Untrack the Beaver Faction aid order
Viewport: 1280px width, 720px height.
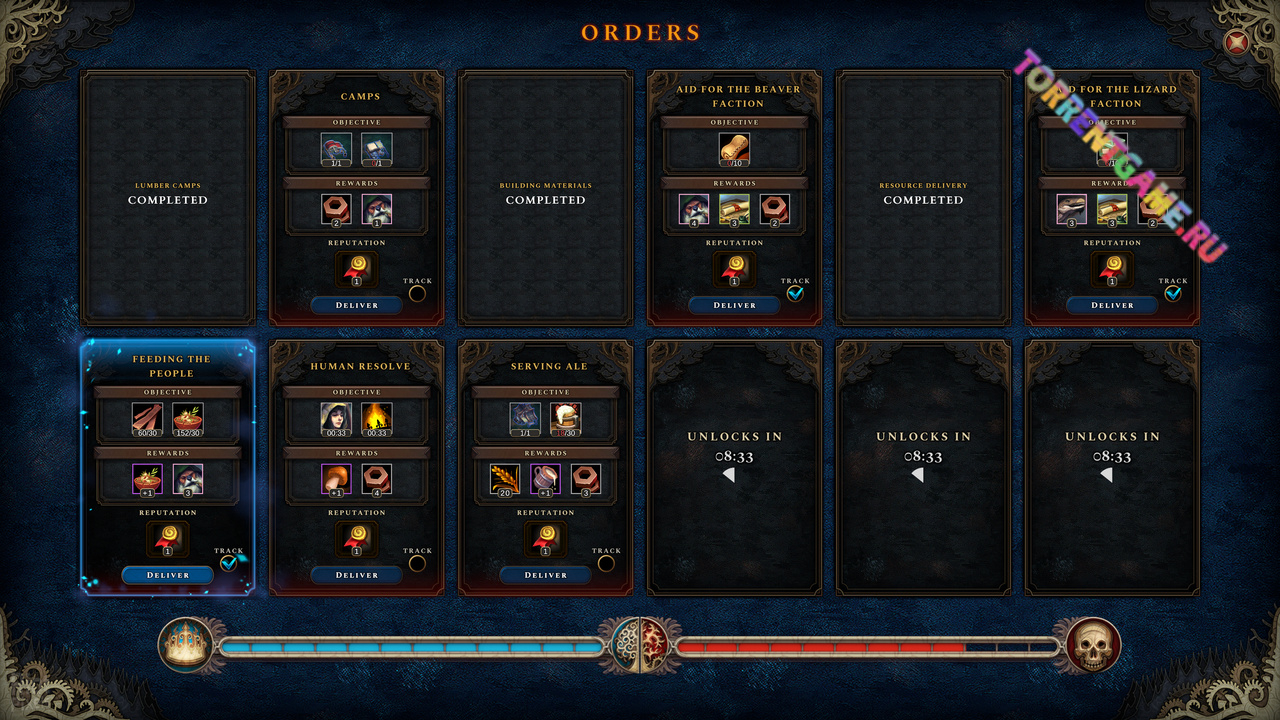coord(795,293)
